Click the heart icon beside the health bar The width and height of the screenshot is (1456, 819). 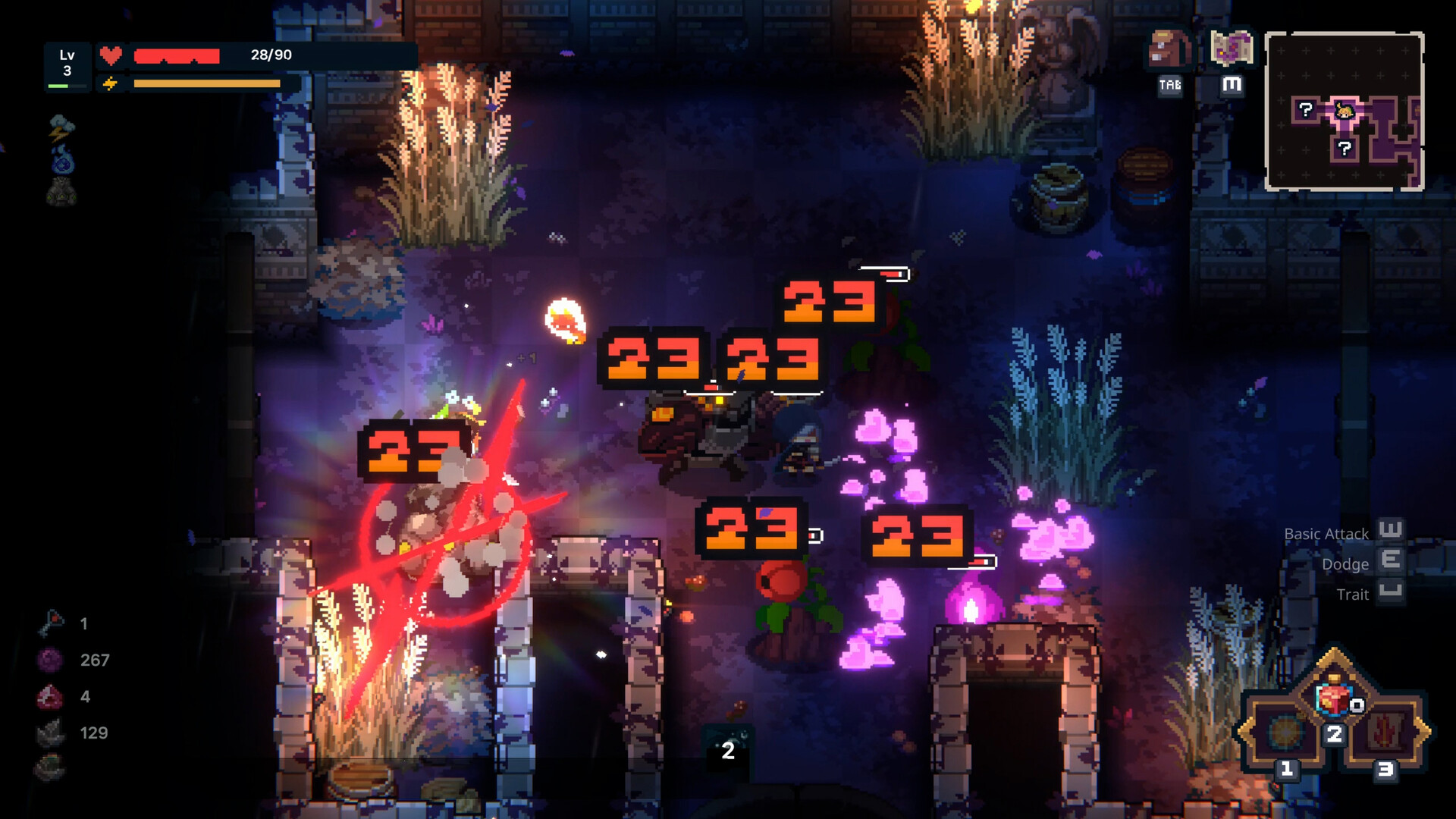111,54
